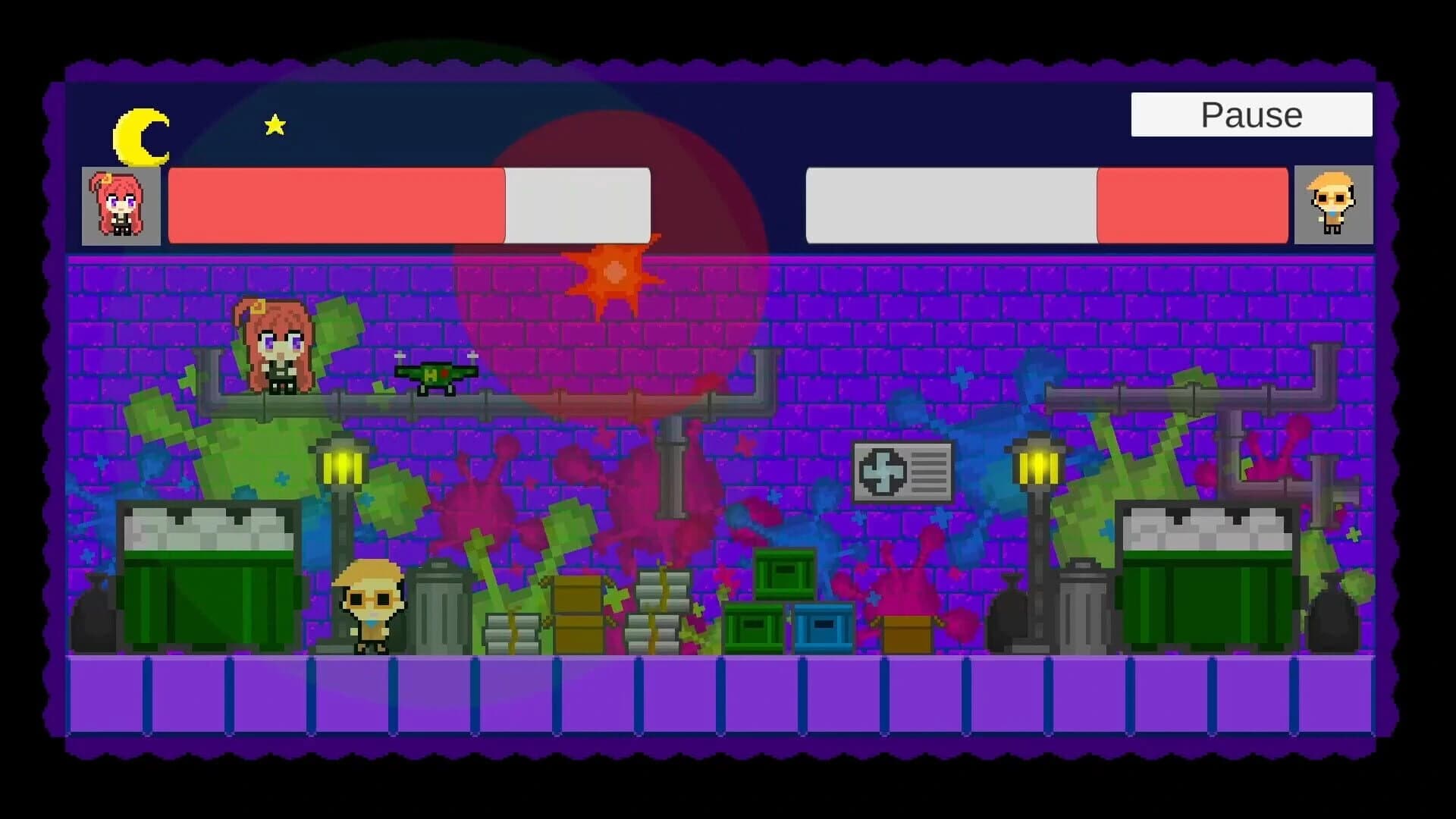This screenshot has width=1456, height=819.
Task: Select the stacked green crate
Action: pyautogui.click(x=783, y=574)
